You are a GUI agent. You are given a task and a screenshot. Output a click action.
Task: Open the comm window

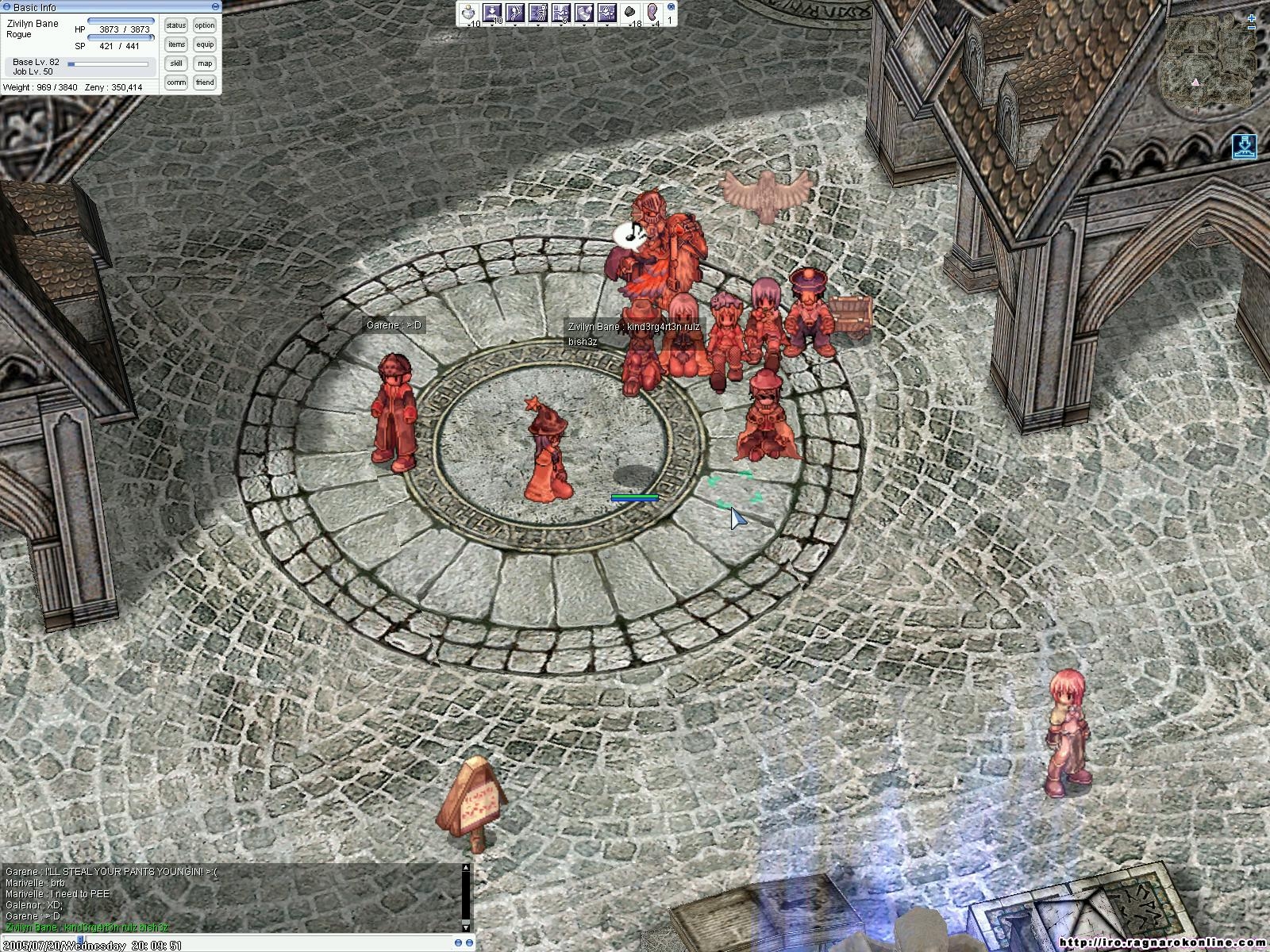175,83
